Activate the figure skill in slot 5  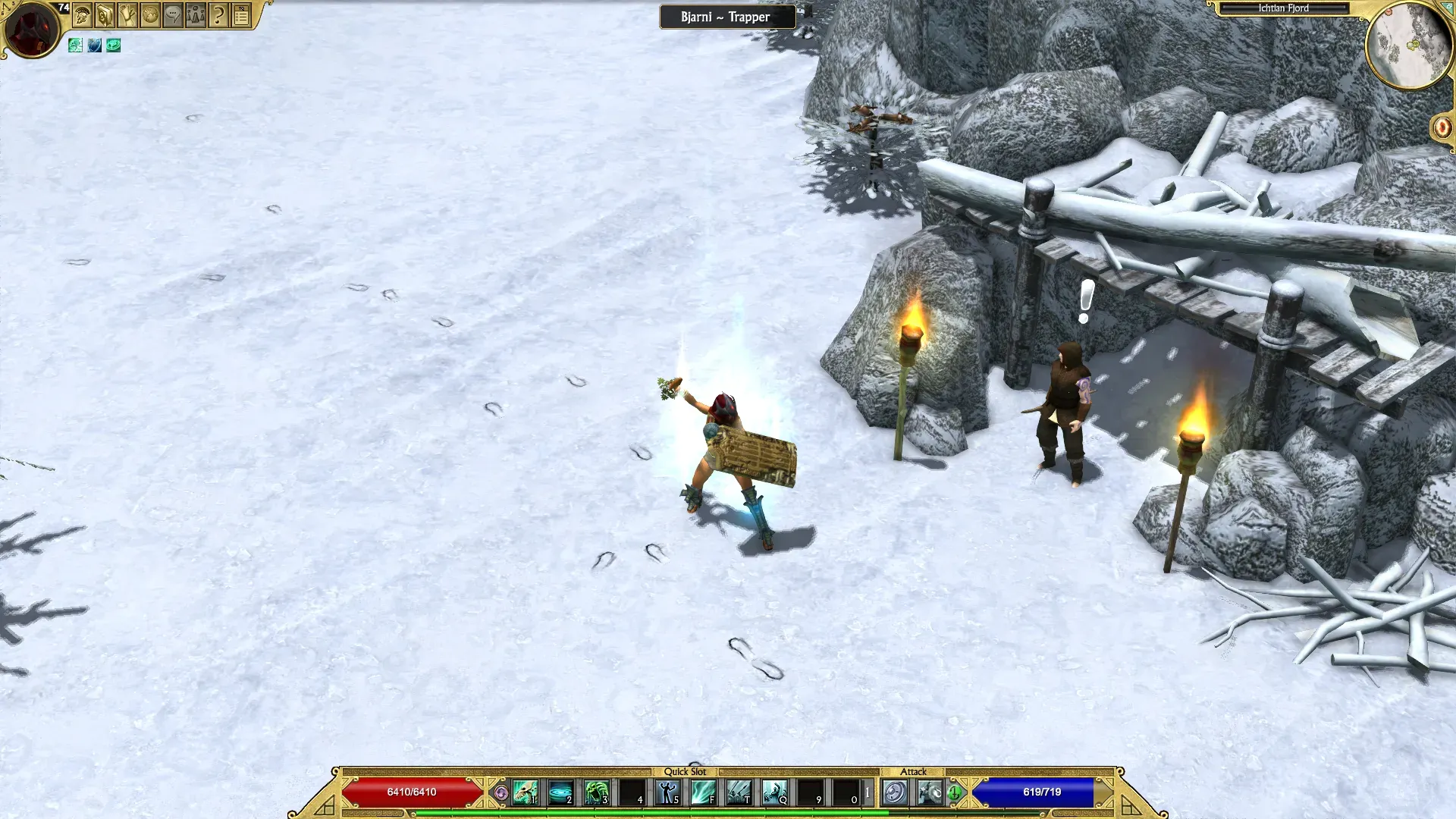pyautogui.click(x=667, y=792)
